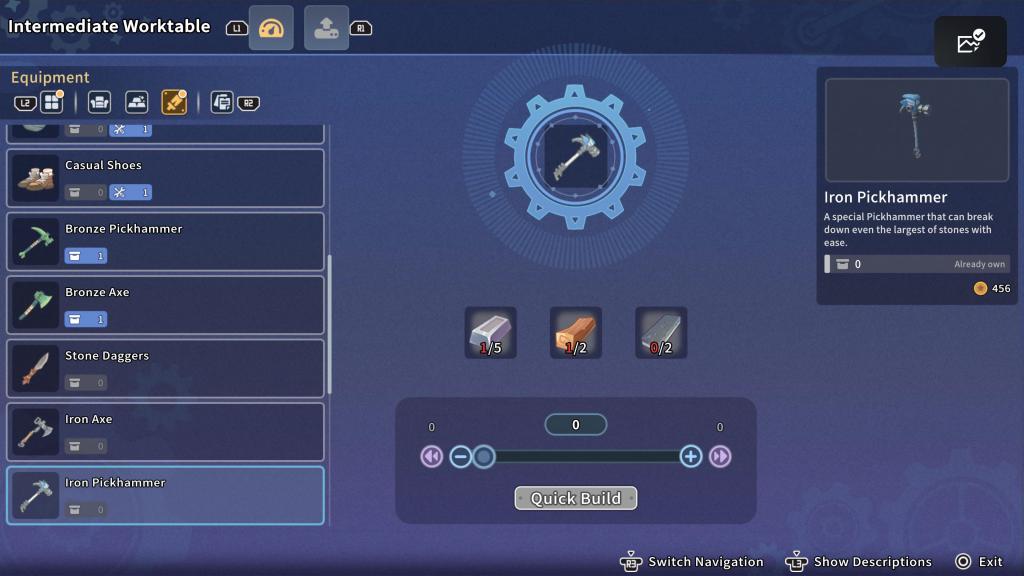Select the Casual Shoes recipe

165,178
